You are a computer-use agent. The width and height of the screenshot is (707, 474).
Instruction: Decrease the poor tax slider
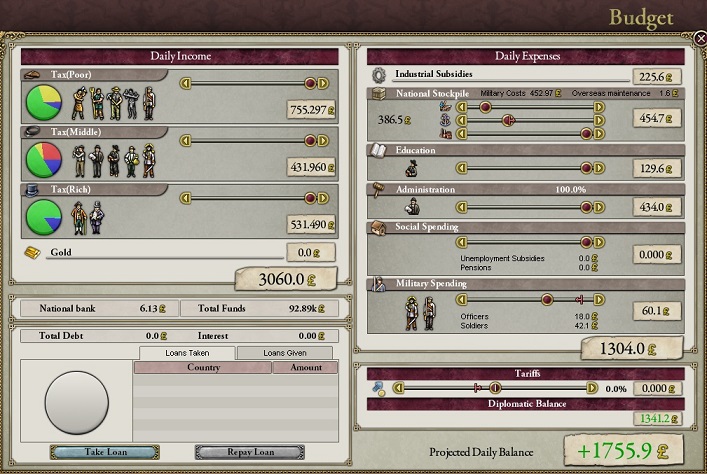click(x=185, y=84)
